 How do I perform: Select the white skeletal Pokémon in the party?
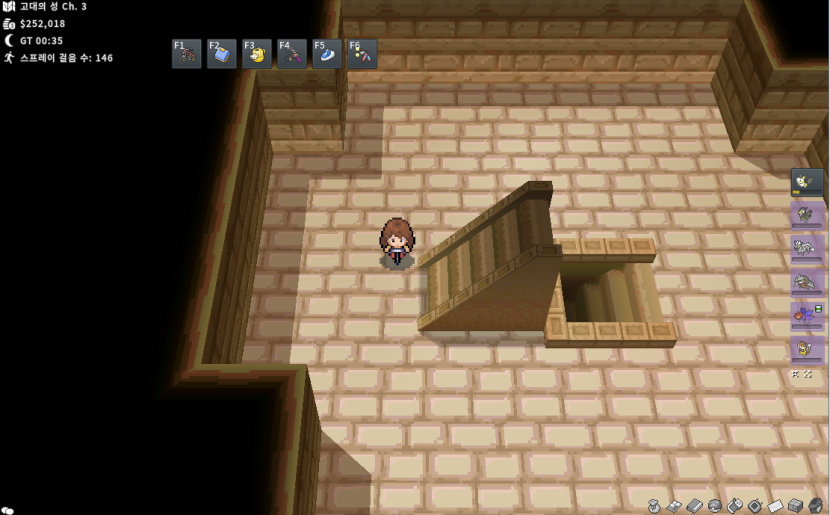(x=807, y=248)
